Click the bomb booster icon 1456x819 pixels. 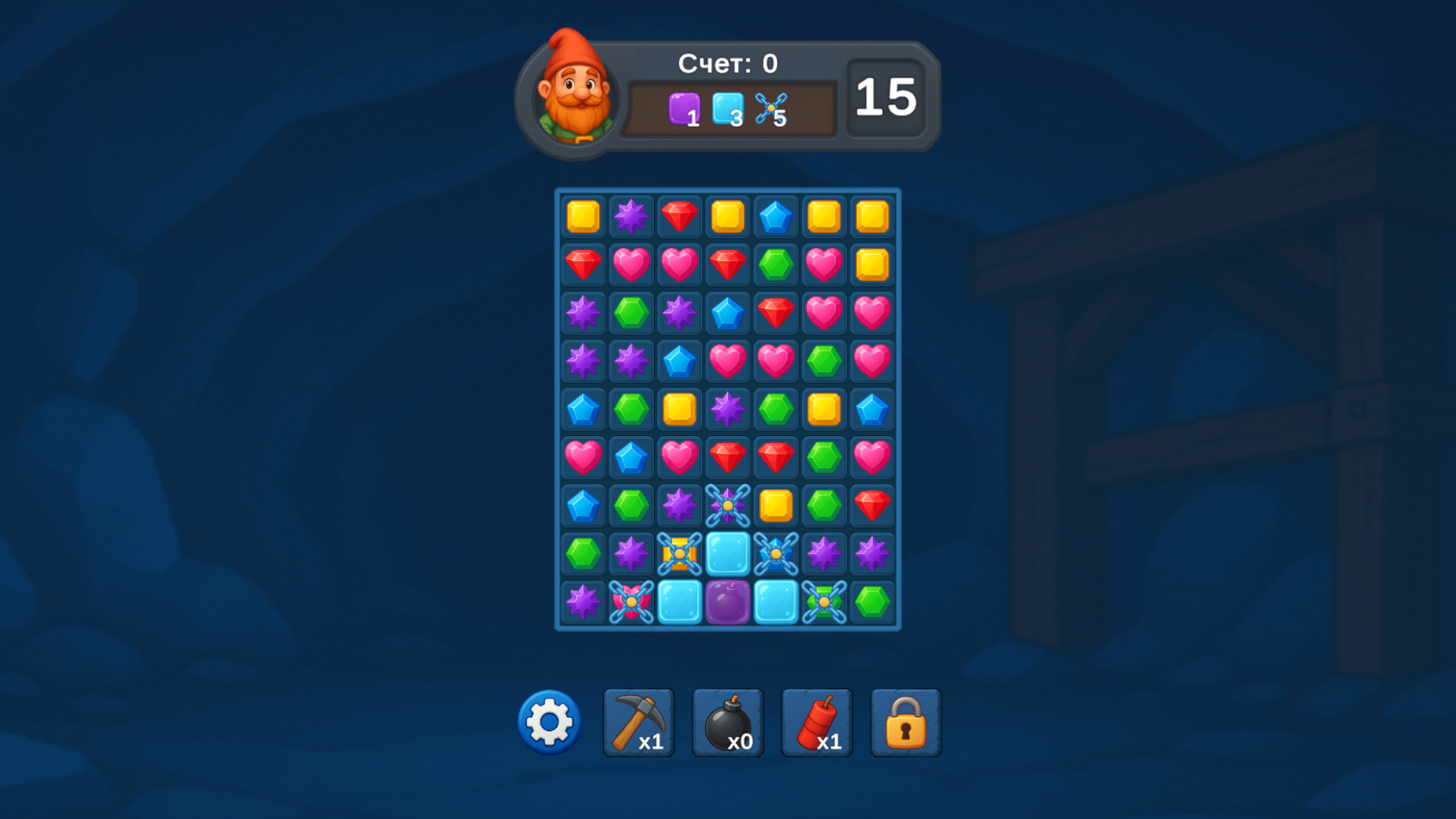click(727, 722)
